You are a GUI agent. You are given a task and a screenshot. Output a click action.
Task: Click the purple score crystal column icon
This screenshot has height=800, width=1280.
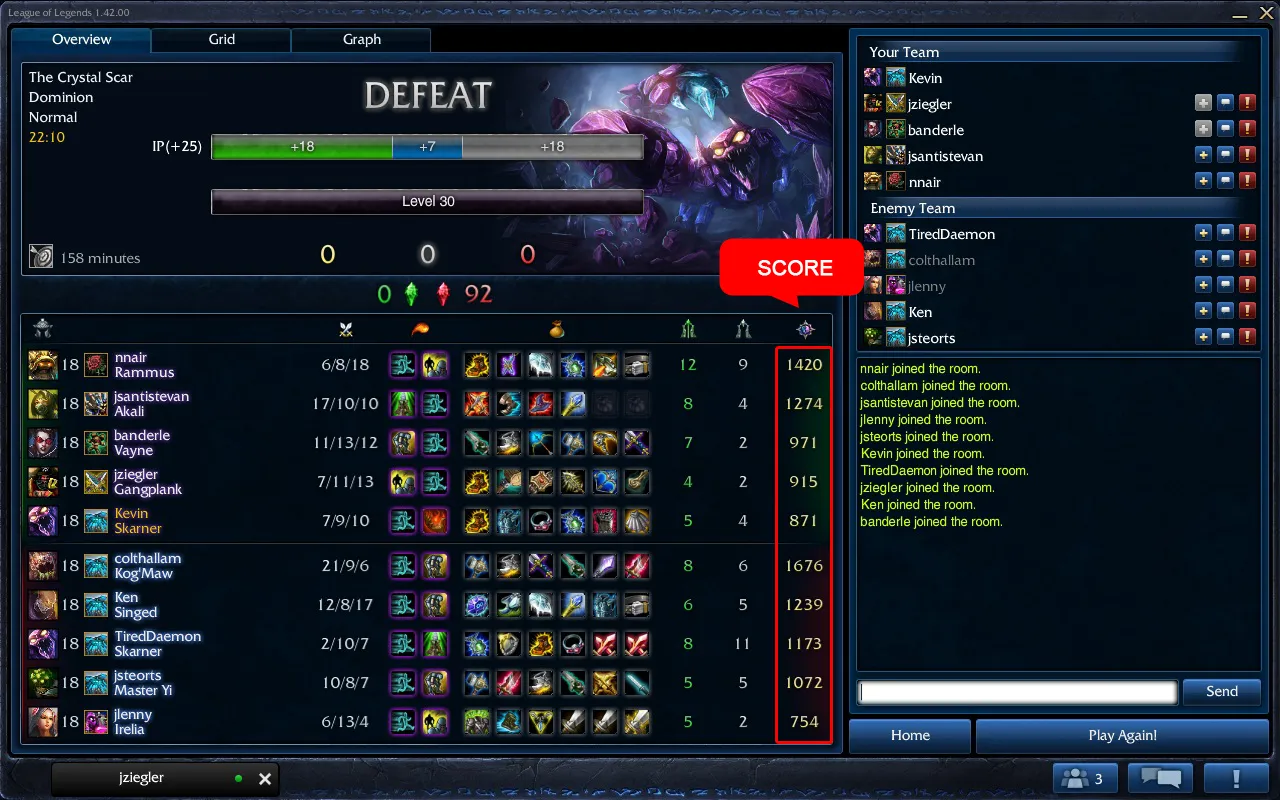coord(805,330)
